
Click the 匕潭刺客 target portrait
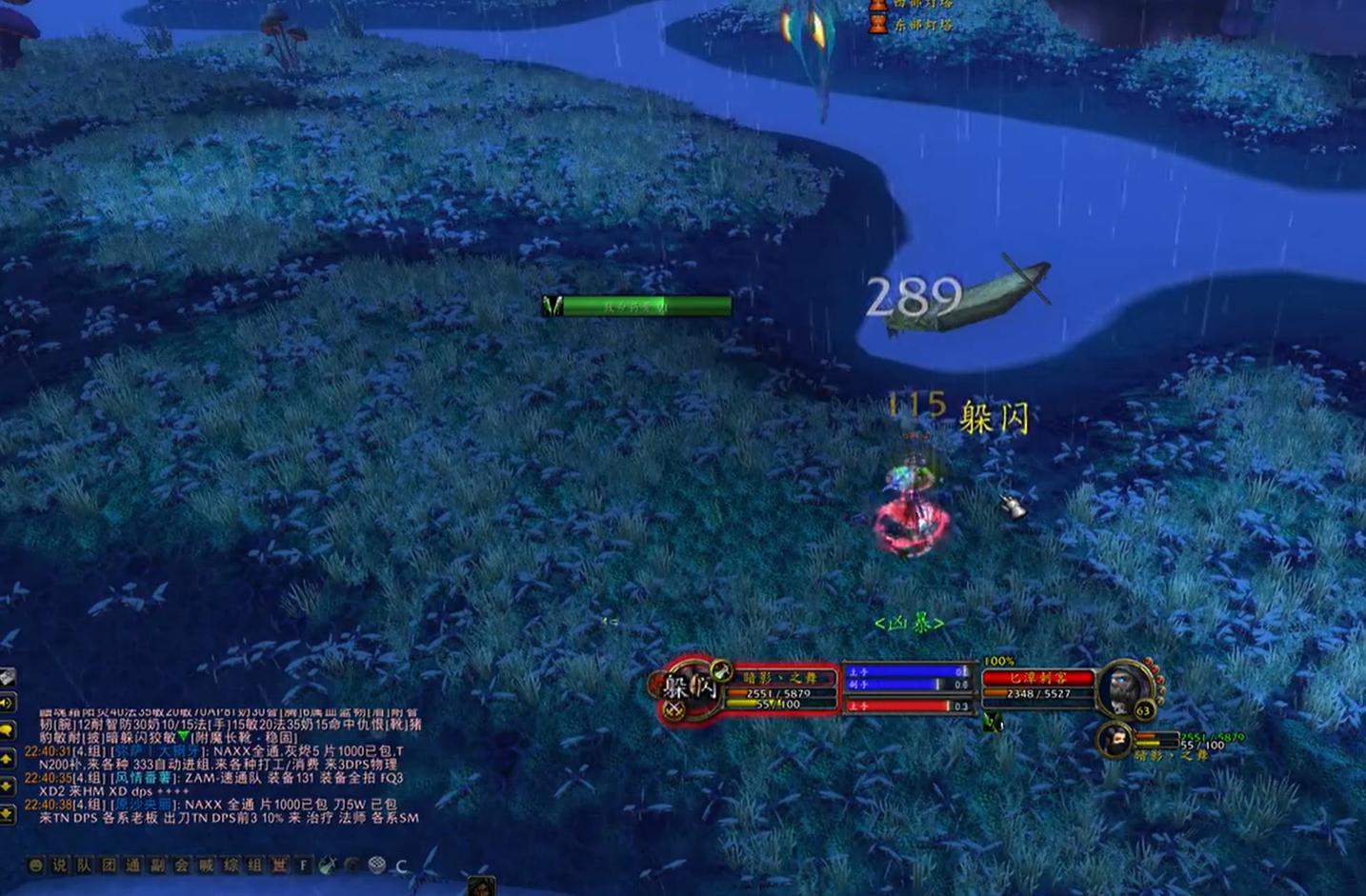click(x=1126, y=687)
